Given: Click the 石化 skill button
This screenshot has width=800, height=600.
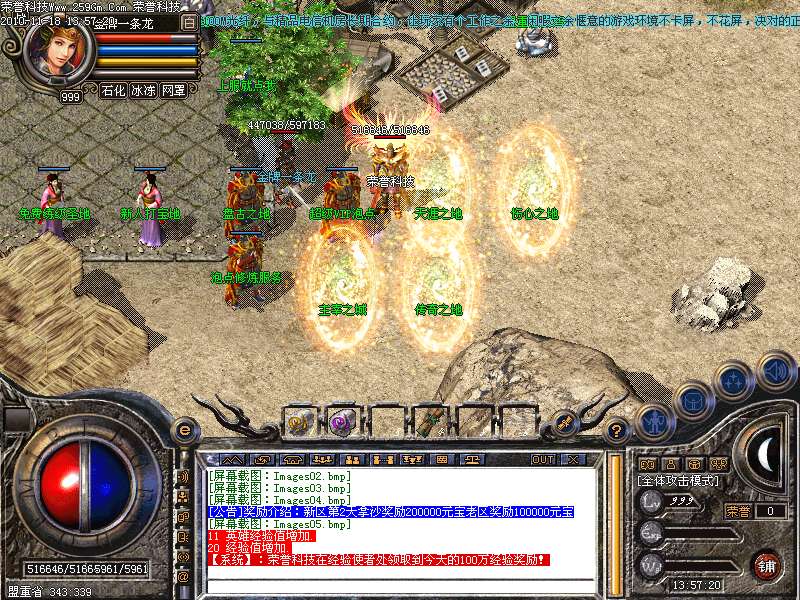Looking at the screenshot, I should pyautogui.click(x=113, y=90).
